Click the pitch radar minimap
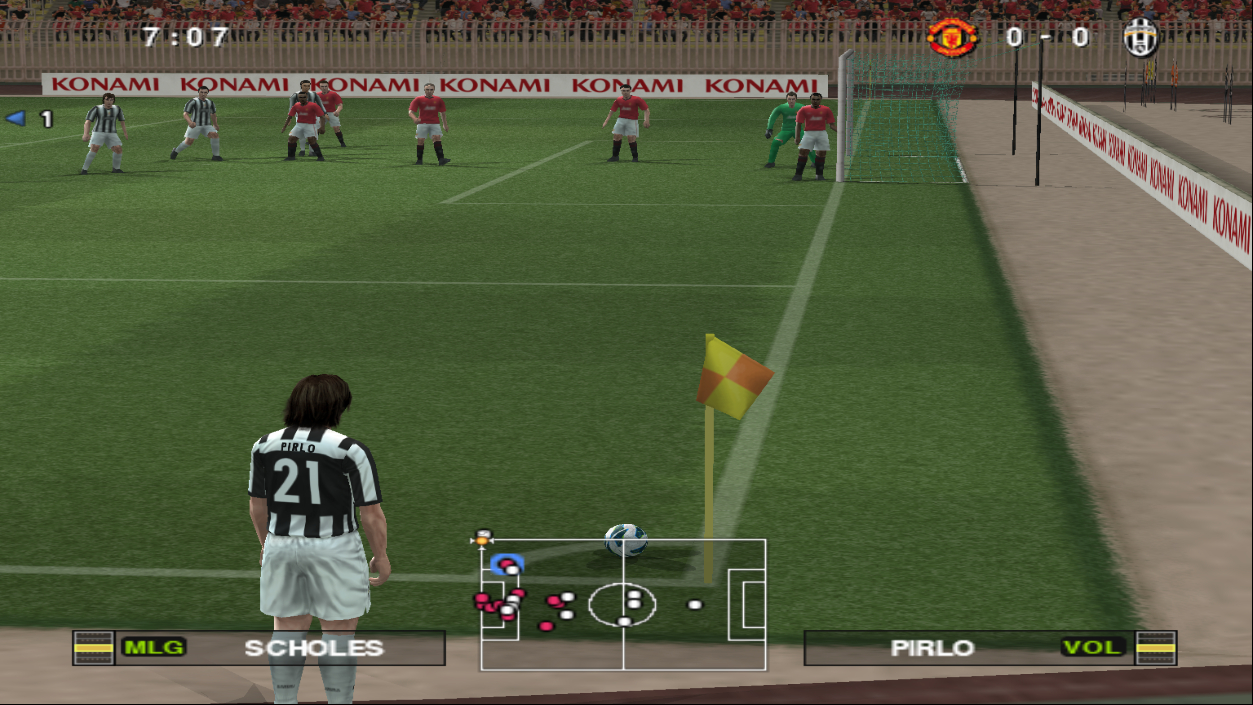Image resolution: width=1253 pixels, height=705 pixels. point(623,604)
